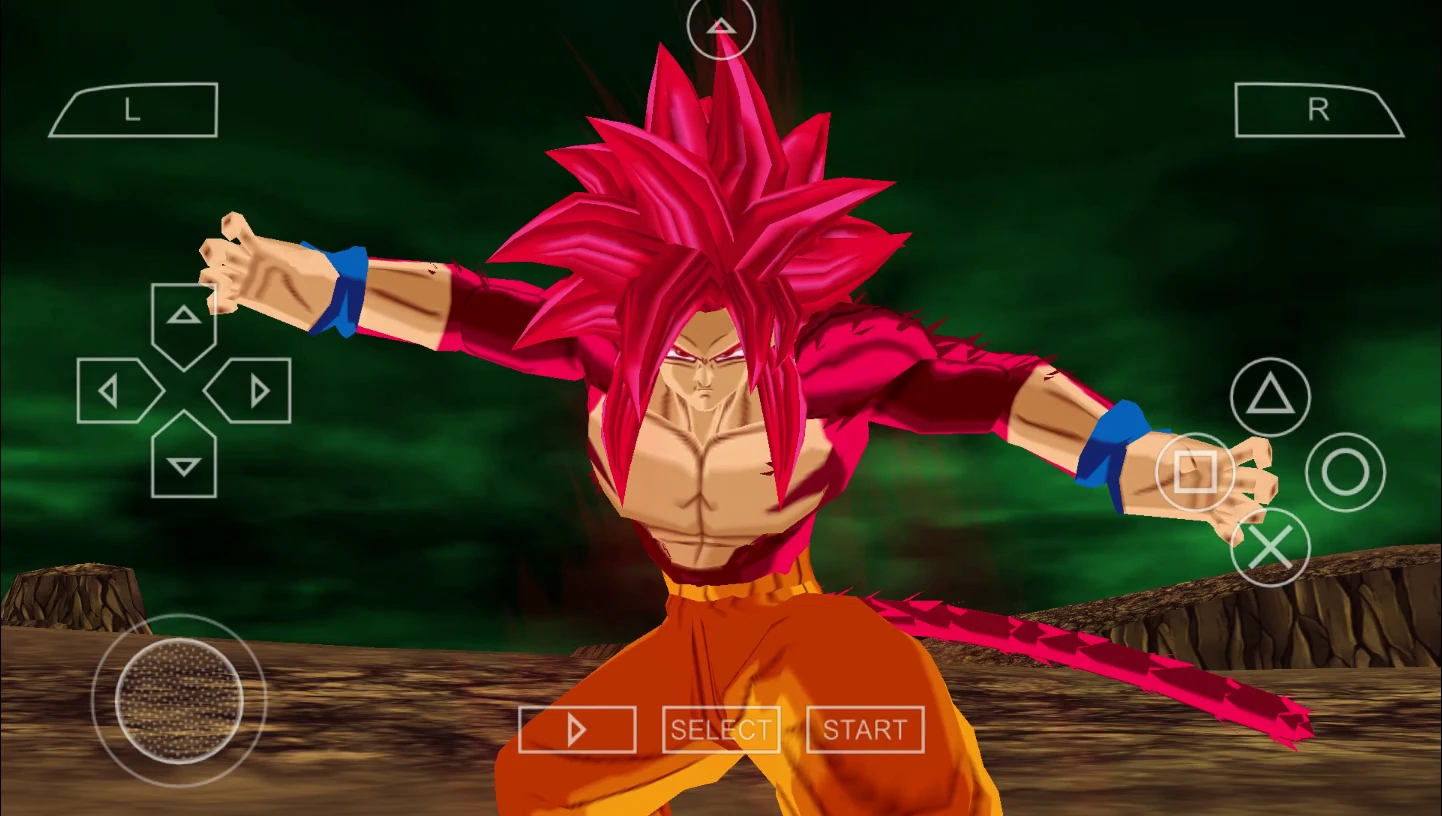Tap the SELECT button
The height and width of the screenshot is (816, 1442).
tap(721, 730)
